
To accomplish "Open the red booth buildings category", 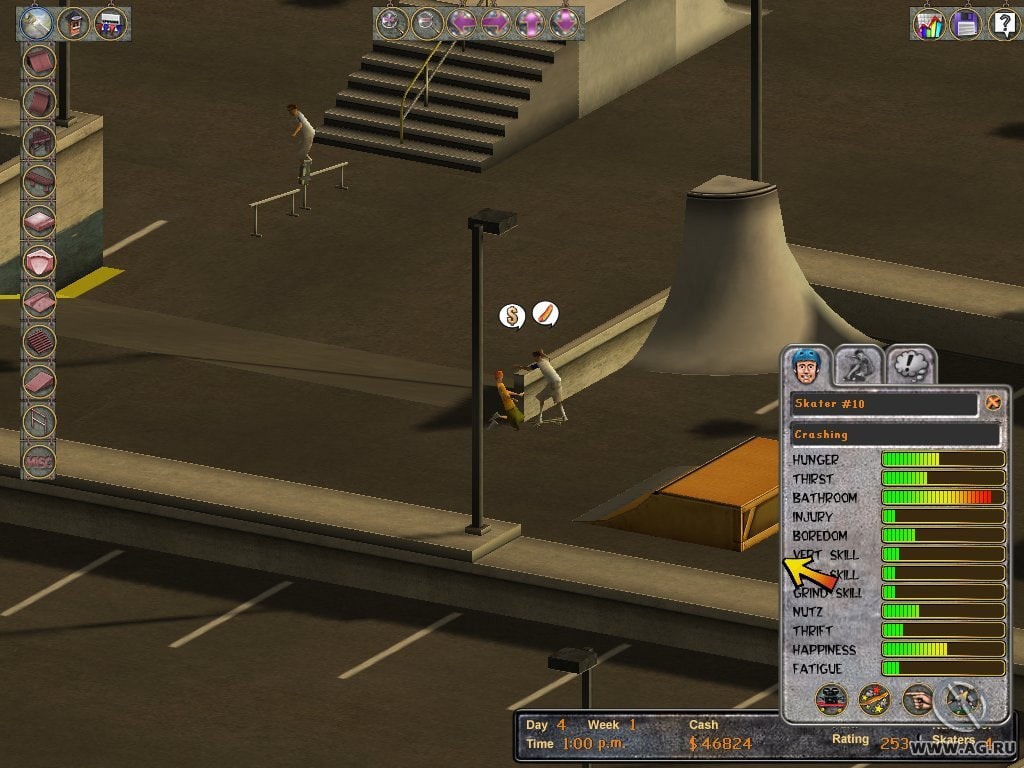I will (73, 23).
